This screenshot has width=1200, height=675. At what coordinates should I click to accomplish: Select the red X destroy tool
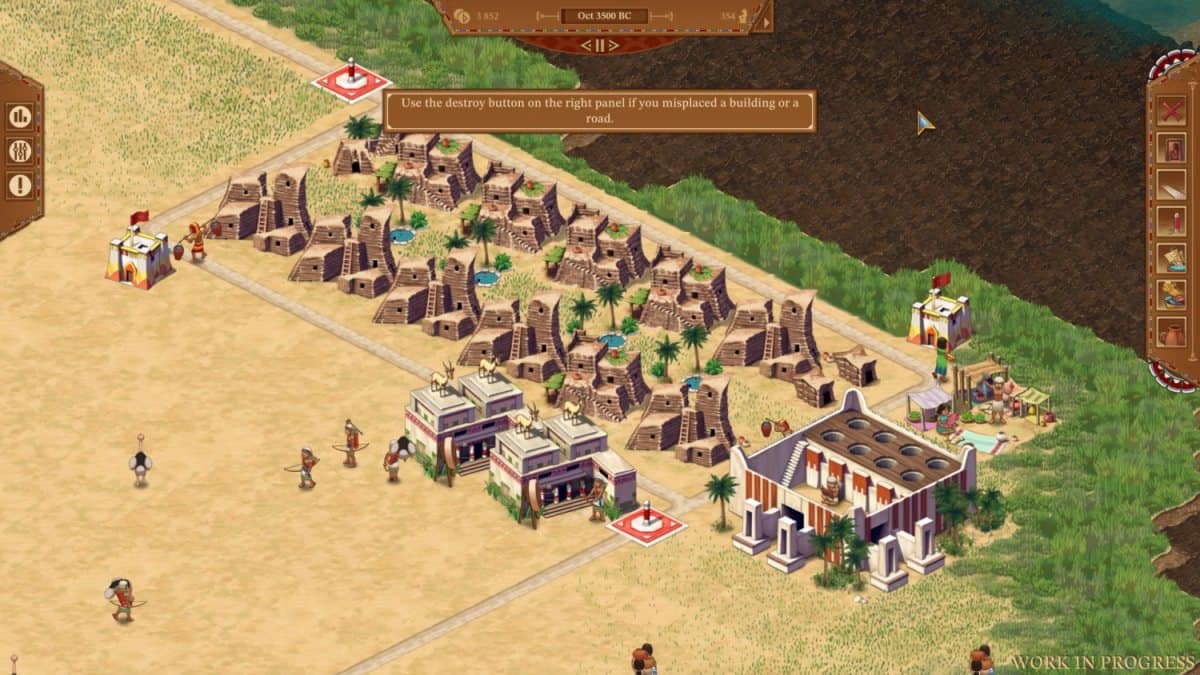pyautogui.click(x=1171, y=110)
